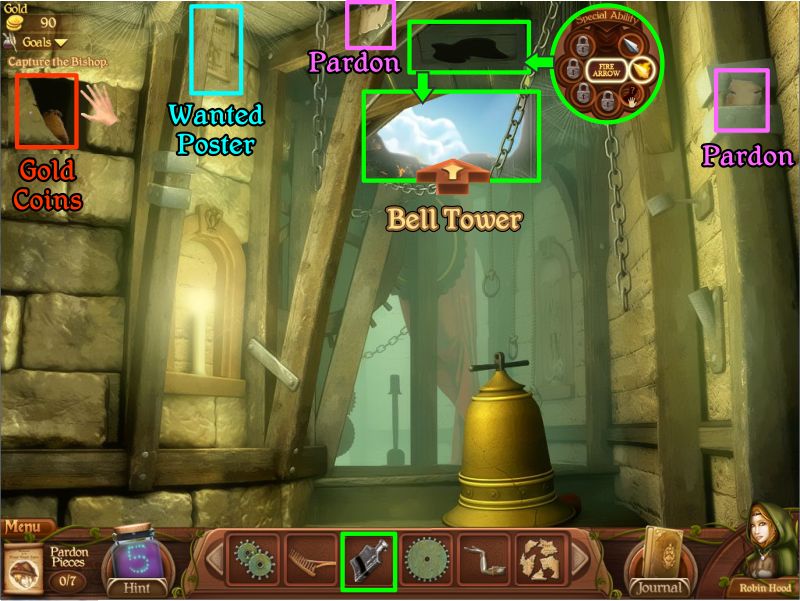Click the Robin Hood character portrait
Viewport: 800px width, 601px height.
768,550
